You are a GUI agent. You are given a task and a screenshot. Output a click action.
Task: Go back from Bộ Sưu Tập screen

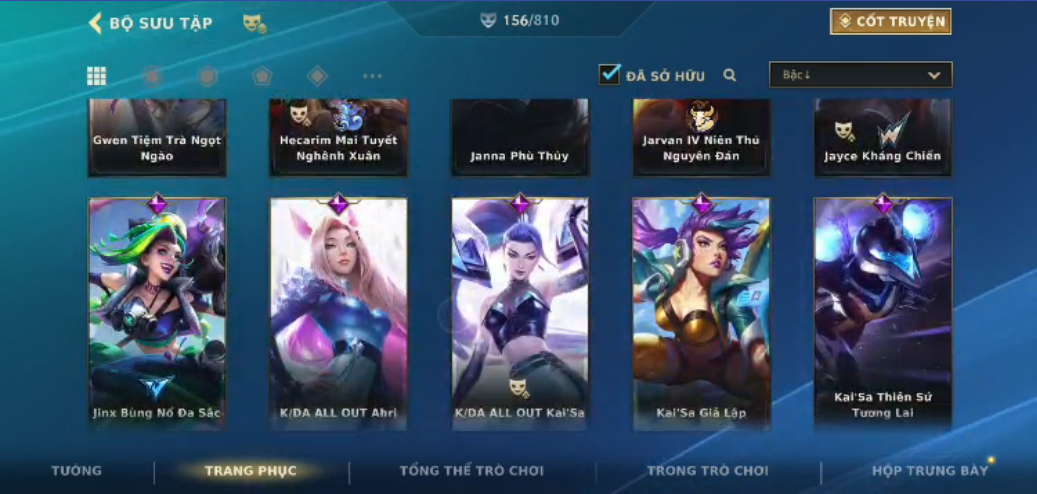click(96, 23)
